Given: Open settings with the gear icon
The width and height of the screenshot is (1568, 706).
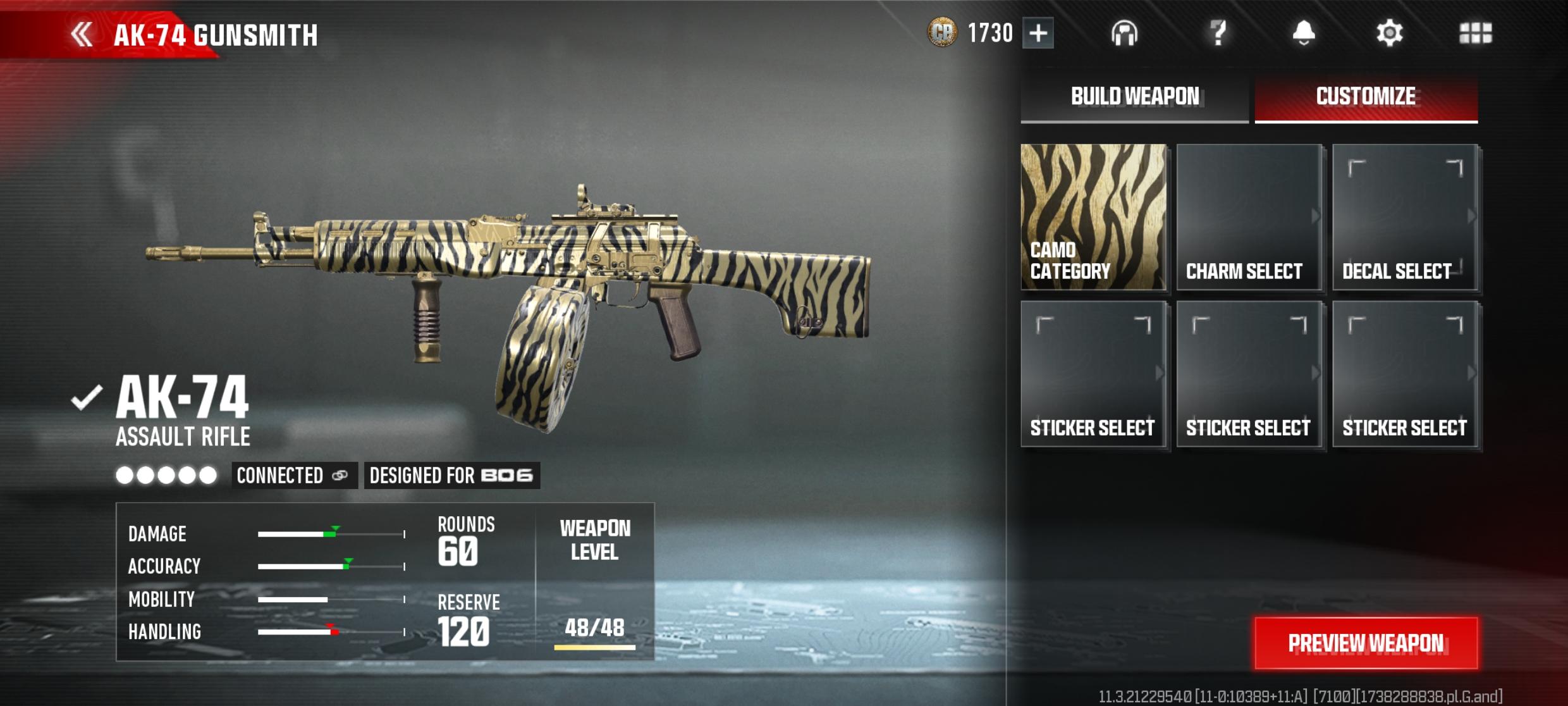Looking at the screenshot, I should click(1389, 33).
